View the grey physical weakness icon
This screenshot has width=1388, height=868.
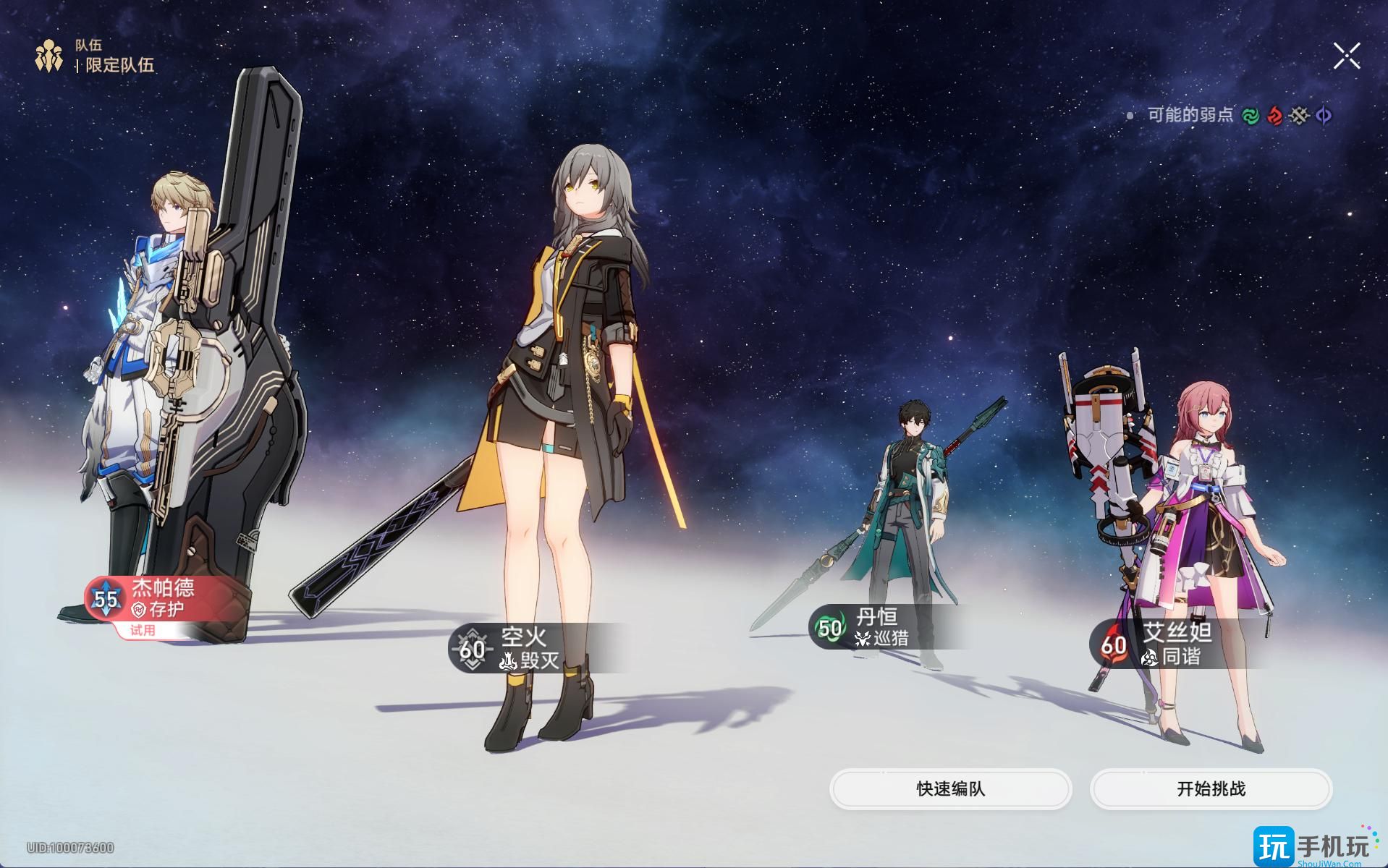pyautogui.click(x=1300, y=116)
